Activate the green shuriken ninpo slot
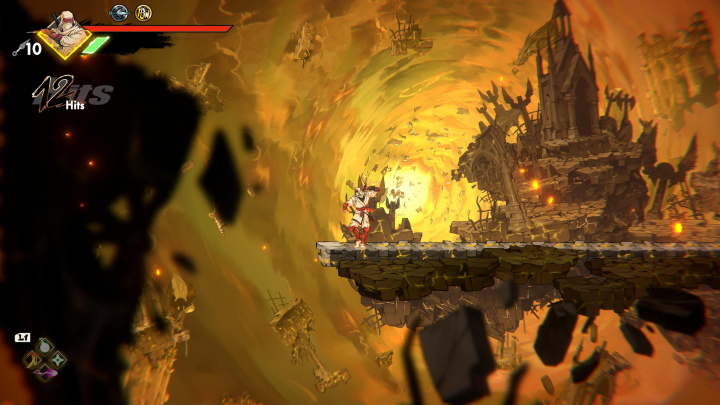This screenshot has height=405, width=720. tap(57, 360)
